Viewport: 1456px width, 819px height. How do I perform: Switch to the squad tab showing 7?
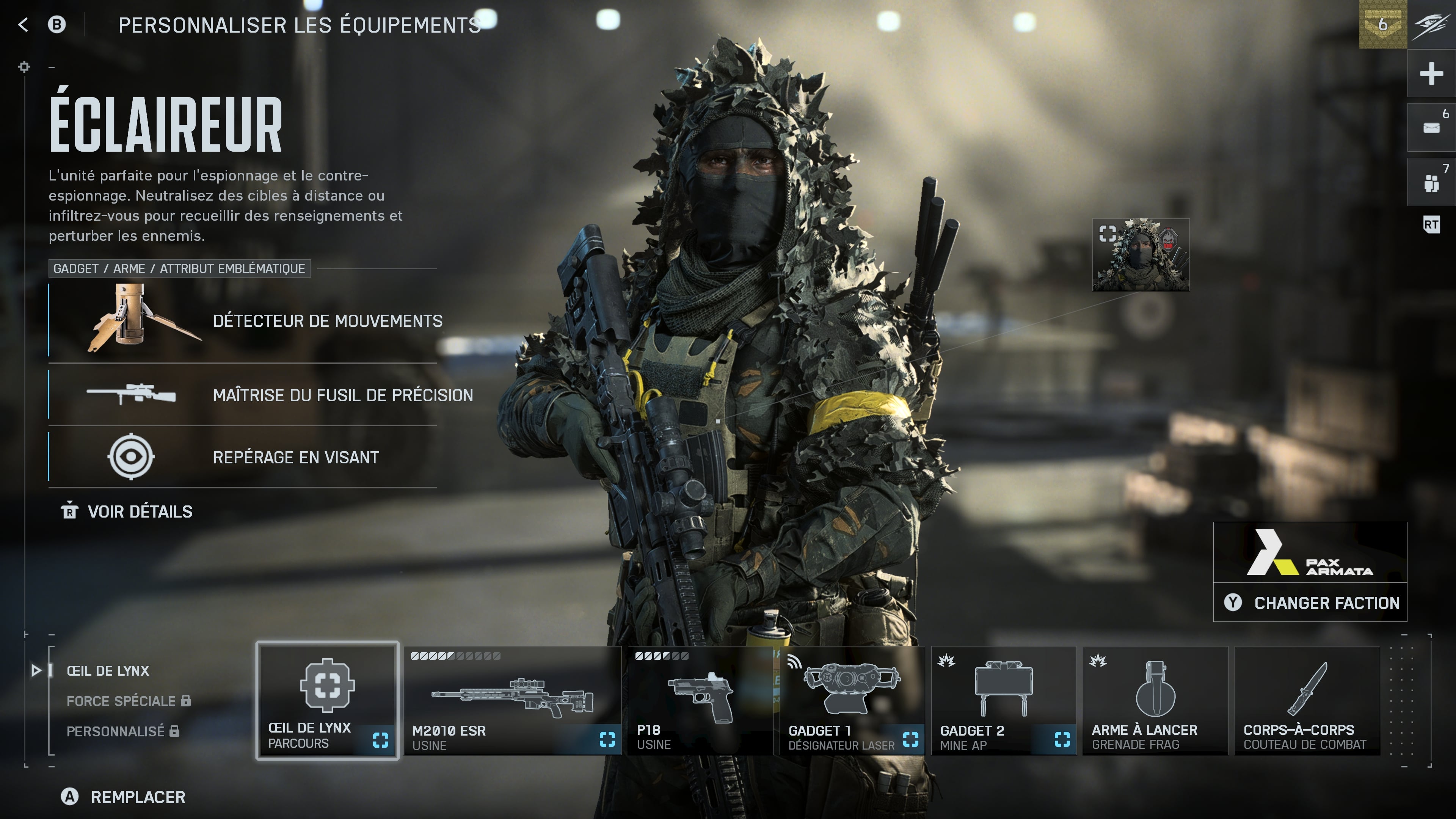pyautogui.click(x=1431, y=182)
